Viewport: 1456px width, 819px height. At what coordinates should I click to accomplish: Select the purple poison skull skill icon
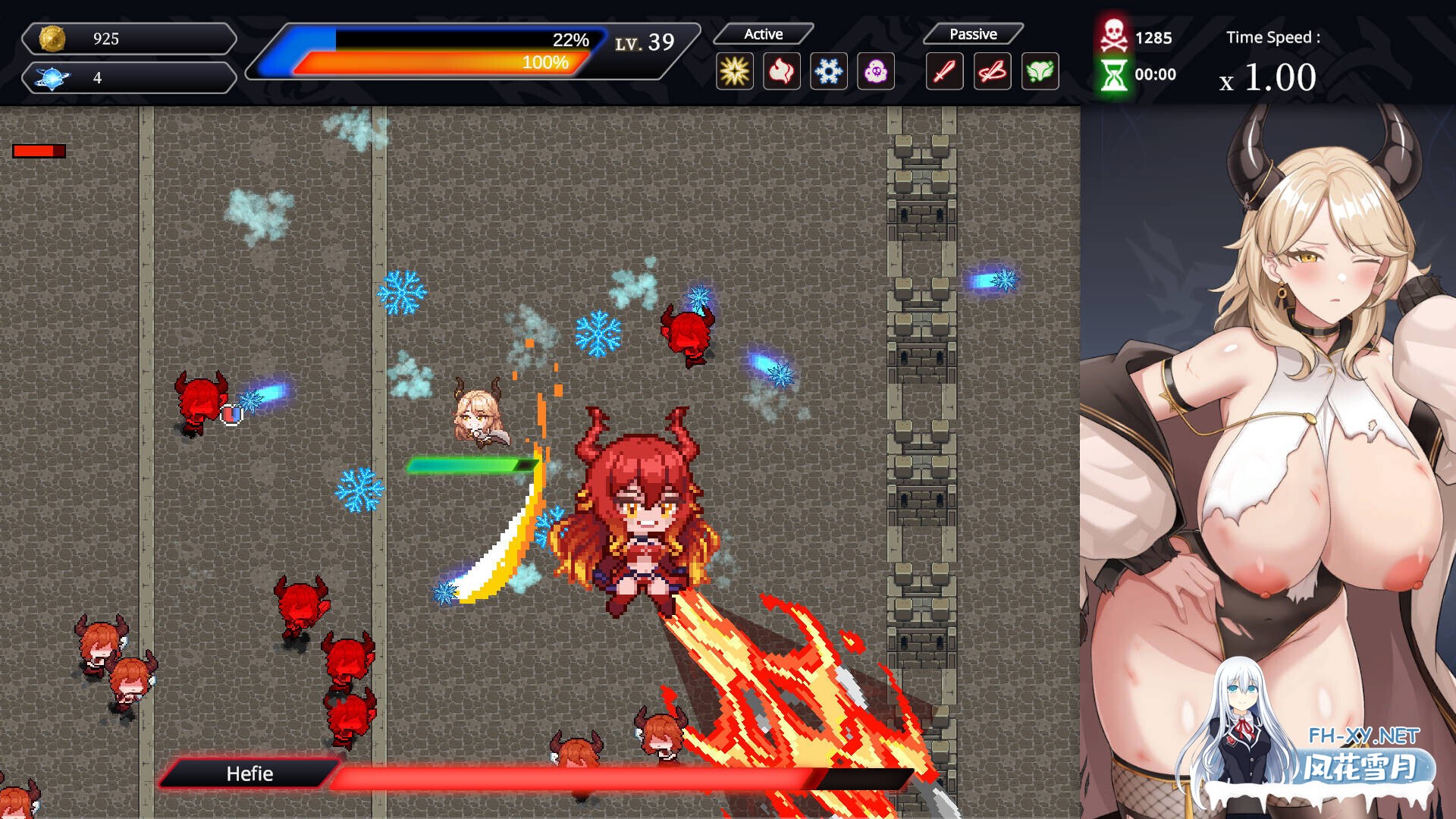(876, 71)
